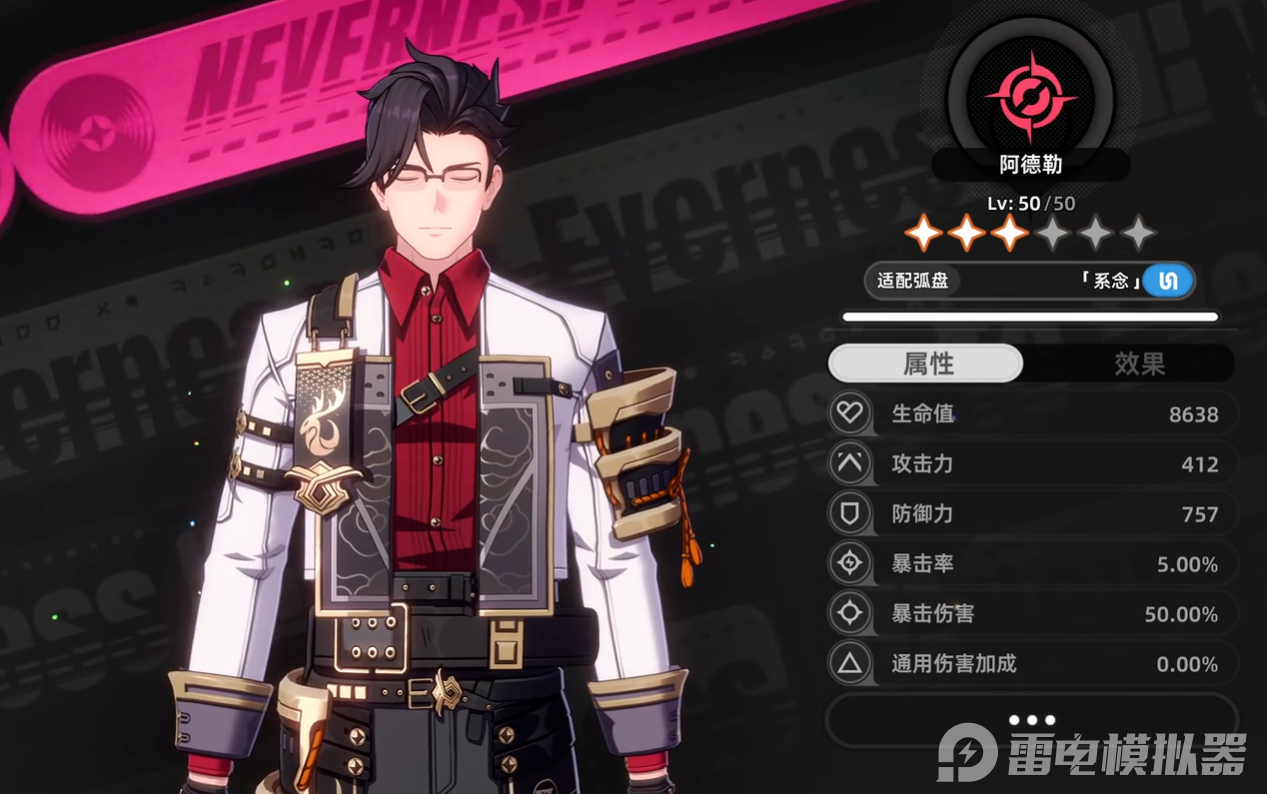Screen dimensions: 1267x794
Task: Switch to the 效果 tab
Action: pyautogui.click(x=1139, y=364)
